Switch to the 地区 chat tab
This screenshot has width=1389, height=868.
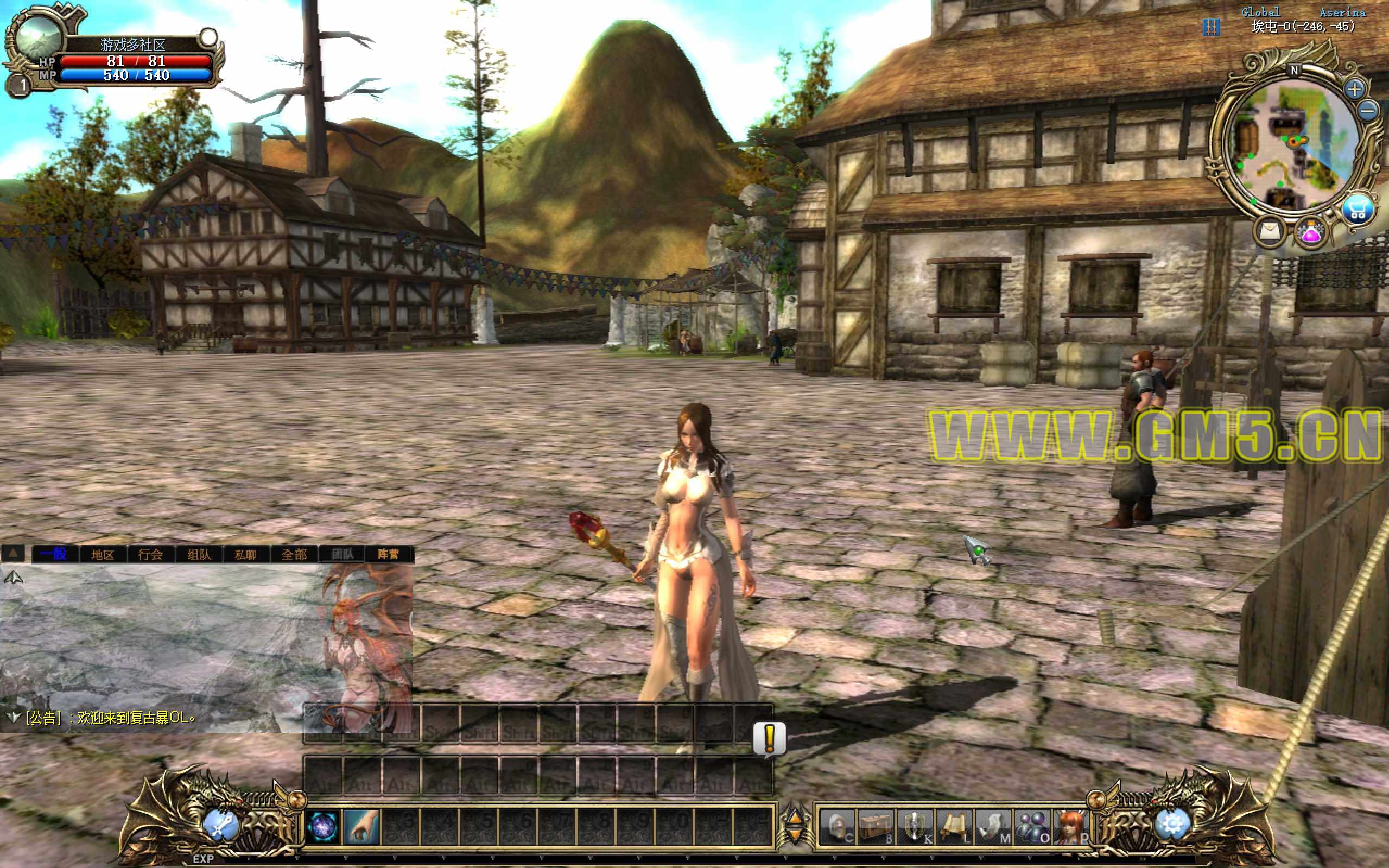[103, 554]
